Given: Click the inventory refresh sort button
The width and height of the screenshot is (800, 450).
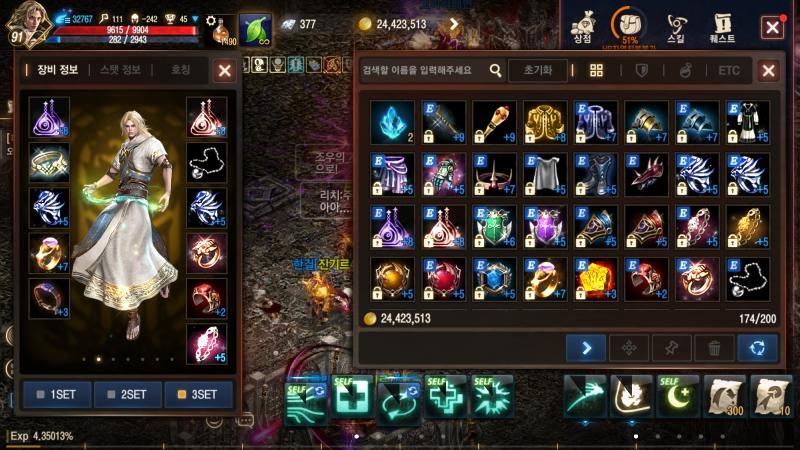Looking at the screenshot, I should (757, 348).
